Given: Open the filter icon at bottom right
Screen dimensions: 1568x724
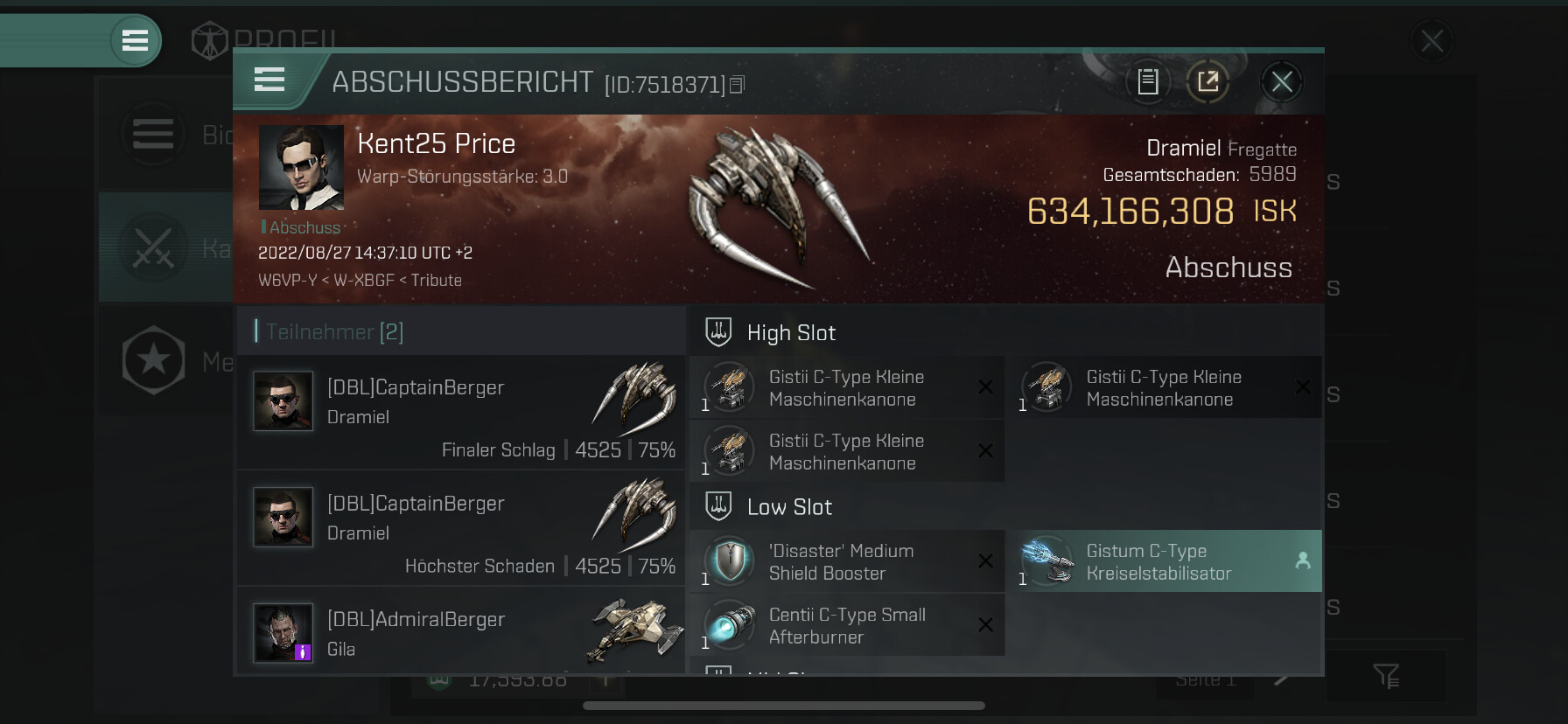Looking at the screenshot, I should pos(1386,675).
